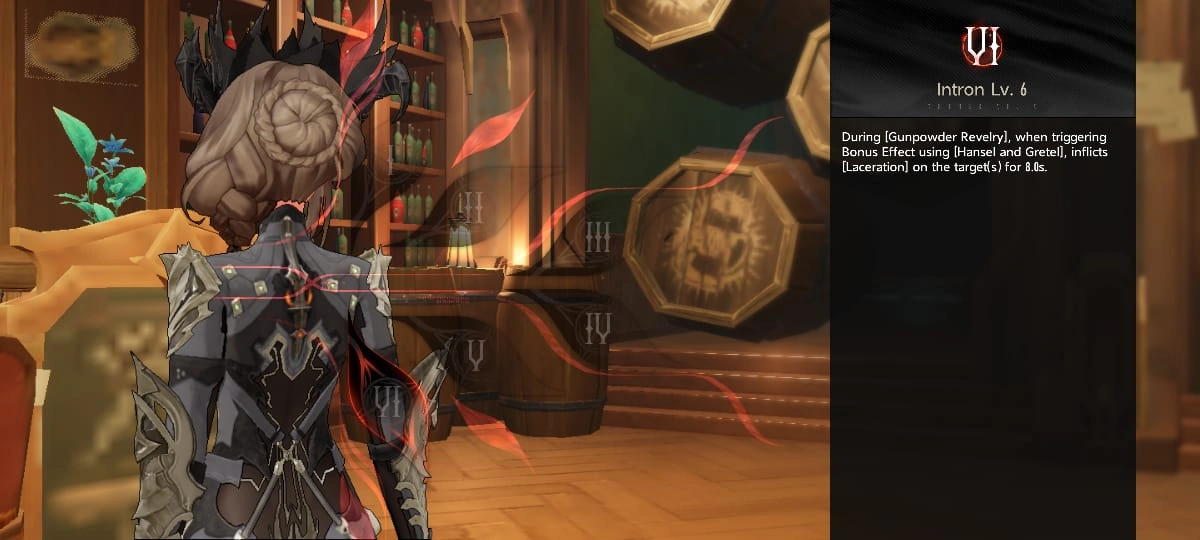Image resolution: width=1200 pixels, height=540 pixels.
Task: Choose the Intron level III node
Action: coord(598,237)
